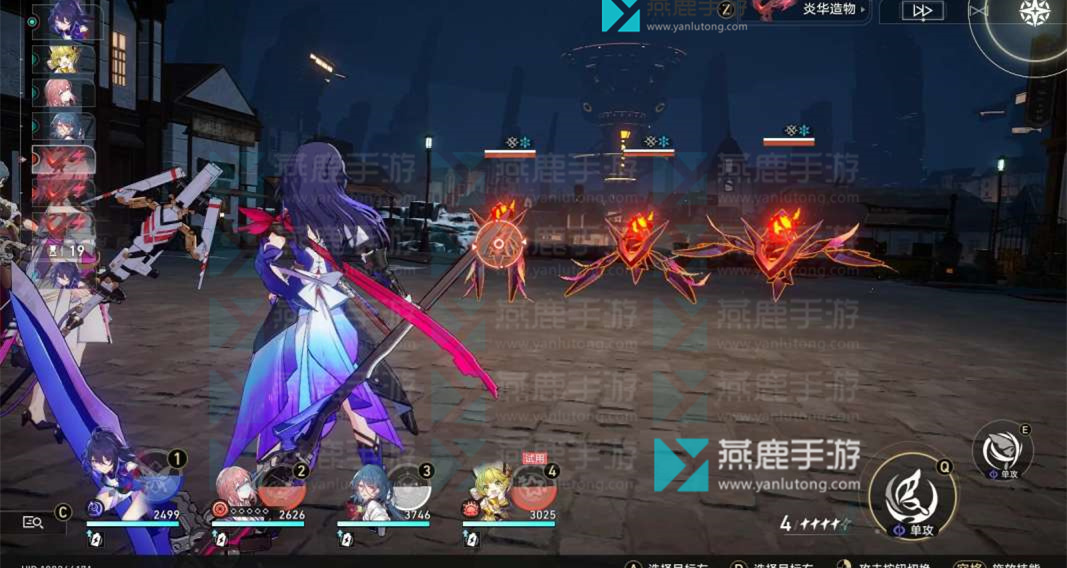Select Seele's portrait heading the turn order
The image size is (1067, 568).
point(64,21)
